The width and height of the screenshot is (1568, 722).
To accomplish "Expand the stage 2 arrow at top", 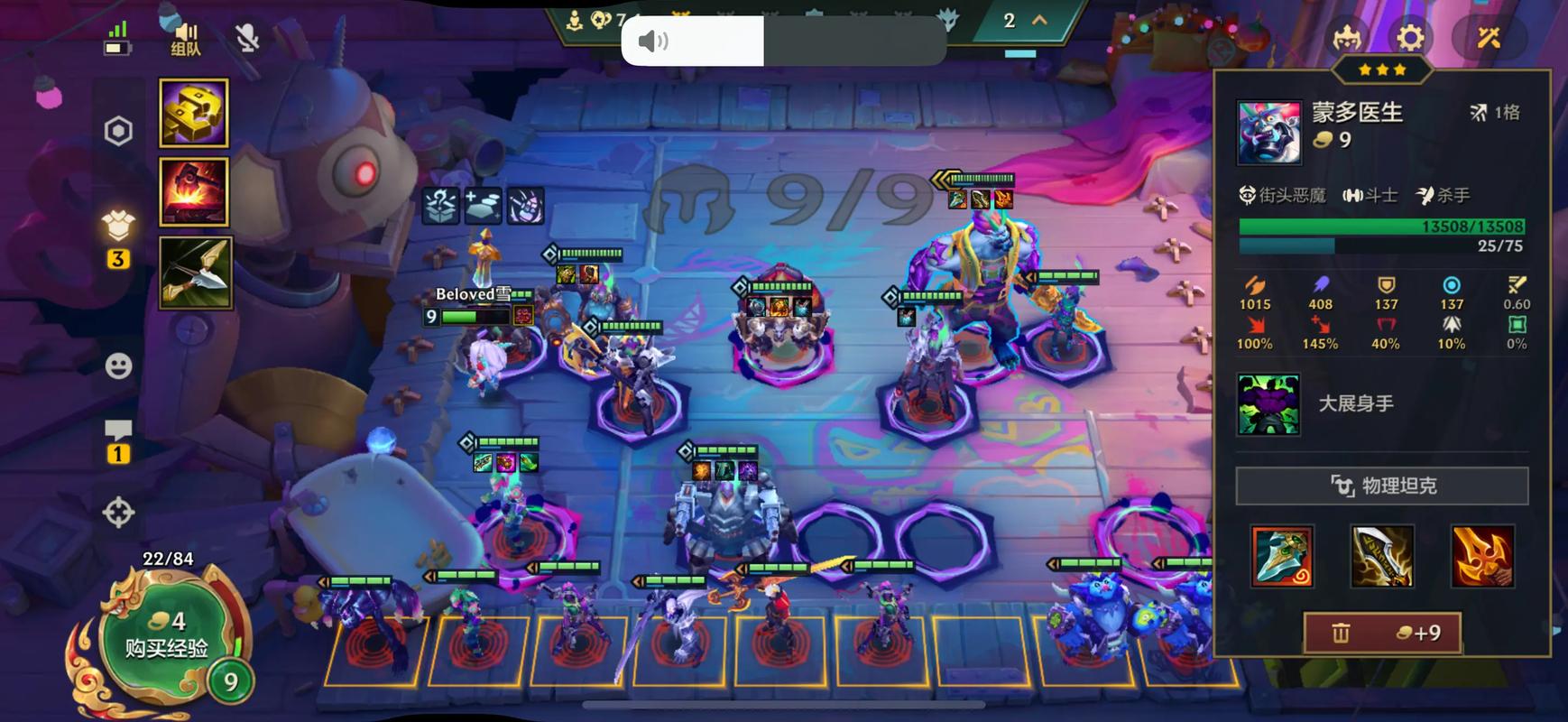I will 1039,20.
